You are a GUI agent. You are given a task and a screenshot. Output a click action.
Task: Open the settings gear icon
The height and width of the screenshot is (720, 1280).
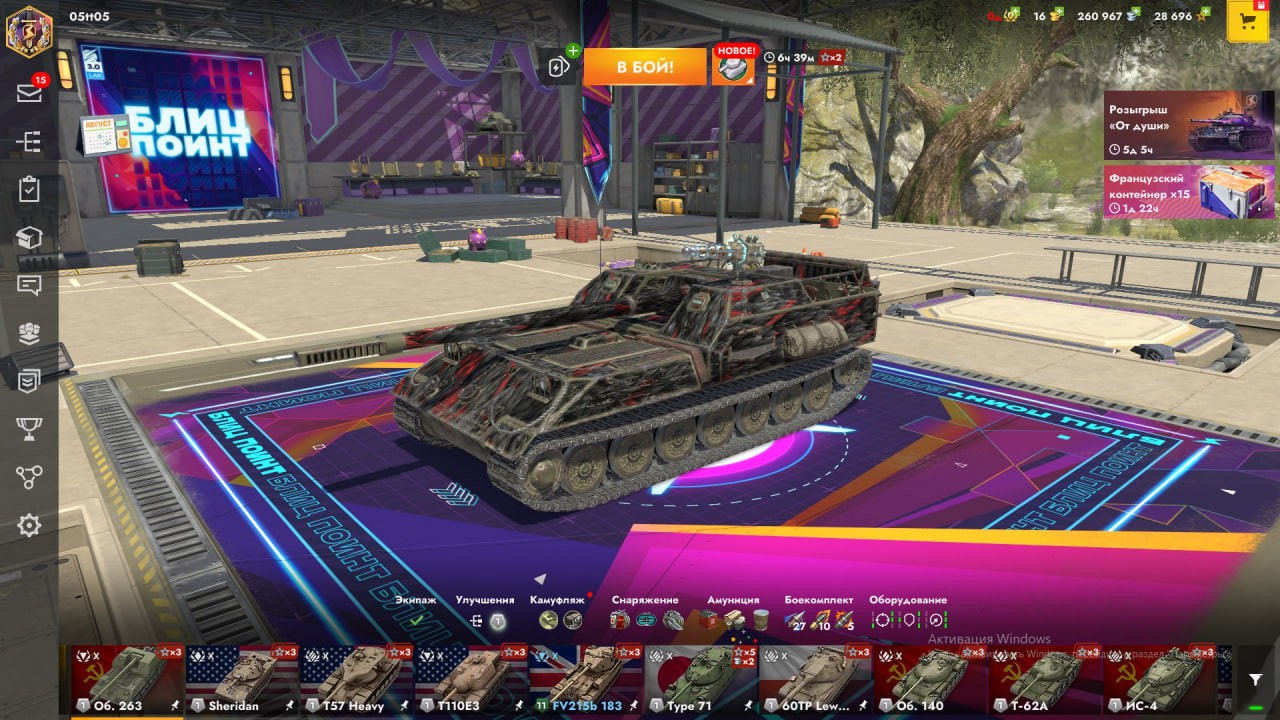29,525
